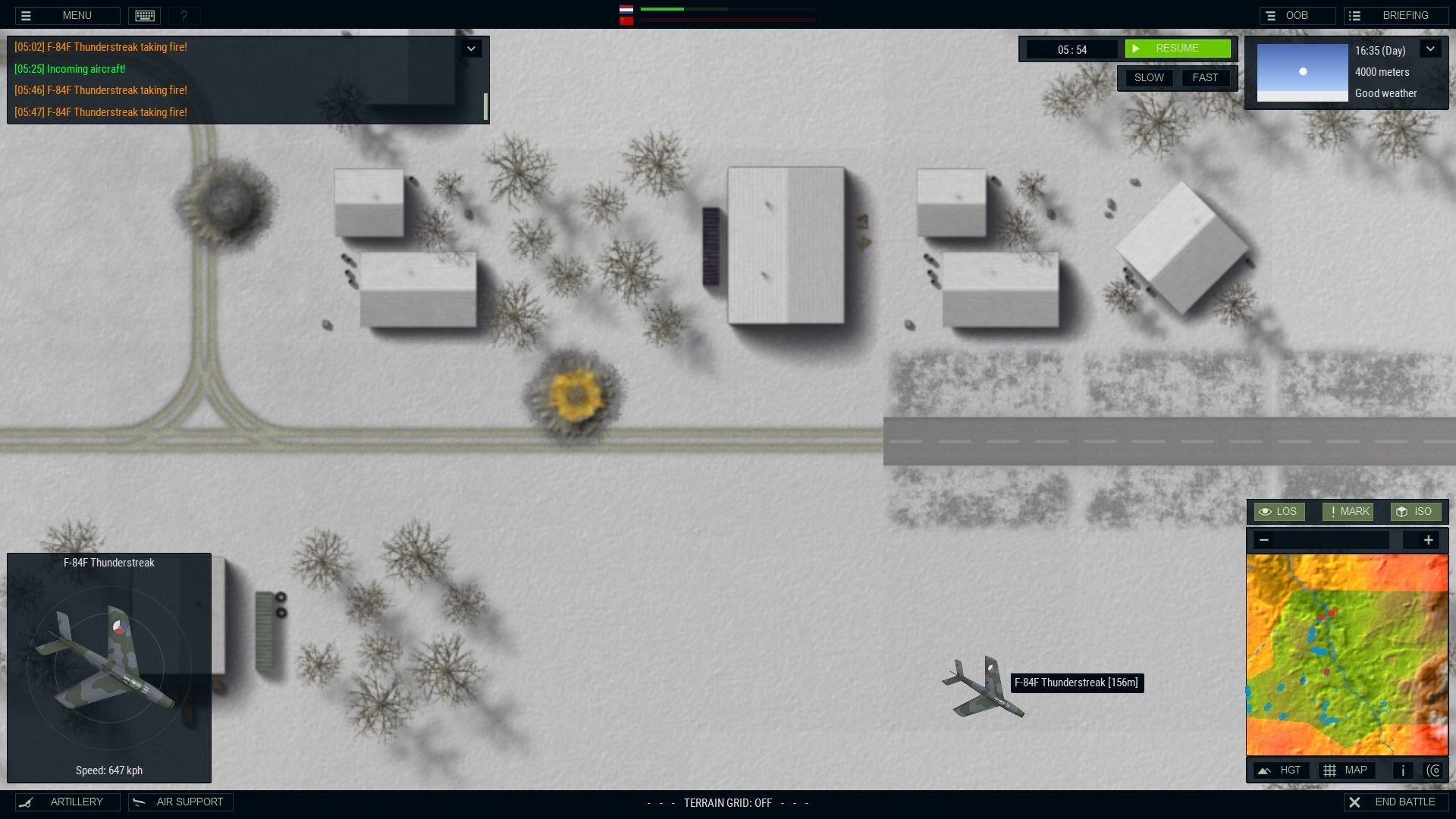The width and height of the screenshot is (1456, 819).
Task: Resume the paused battle
Action: point(1177,49)
